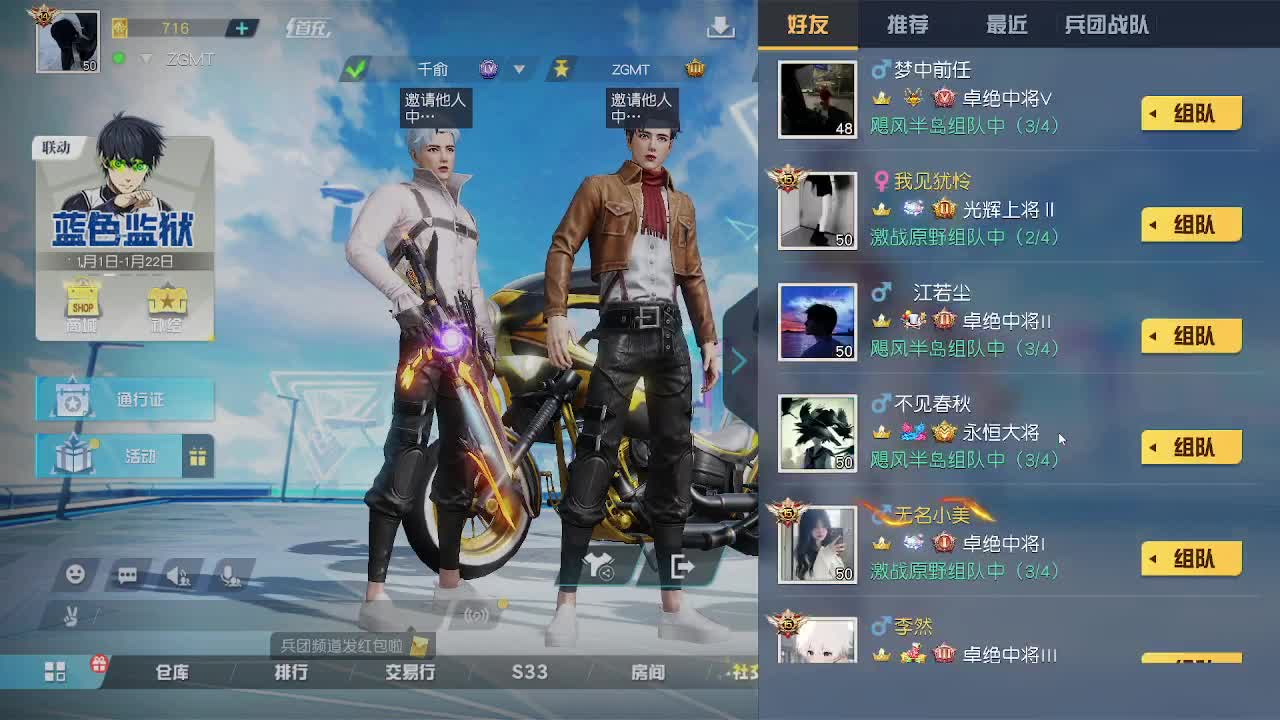The width and height of the screenshot is (1280, 720).
Task: Expand the dropdown next to 千俞's rank
Action: [x=518, y=68]
